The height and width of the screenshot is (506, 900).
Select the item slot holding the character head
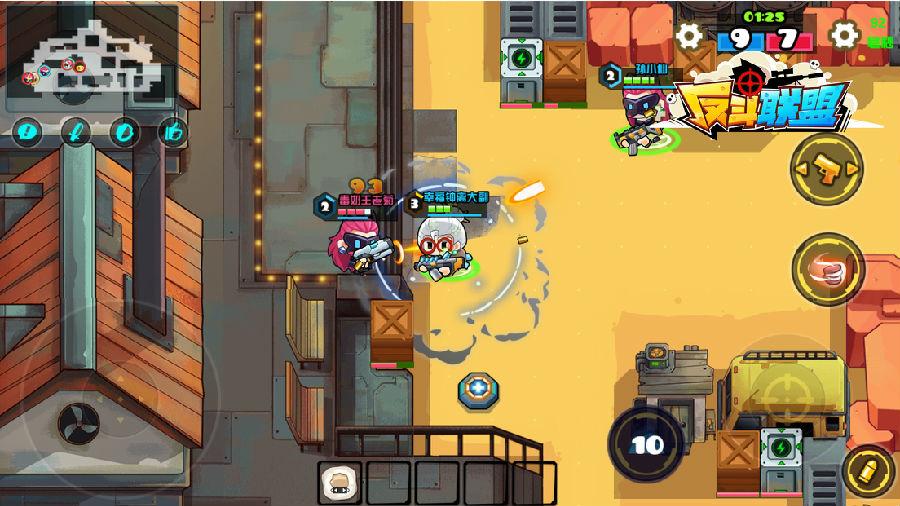pos(340,482)
